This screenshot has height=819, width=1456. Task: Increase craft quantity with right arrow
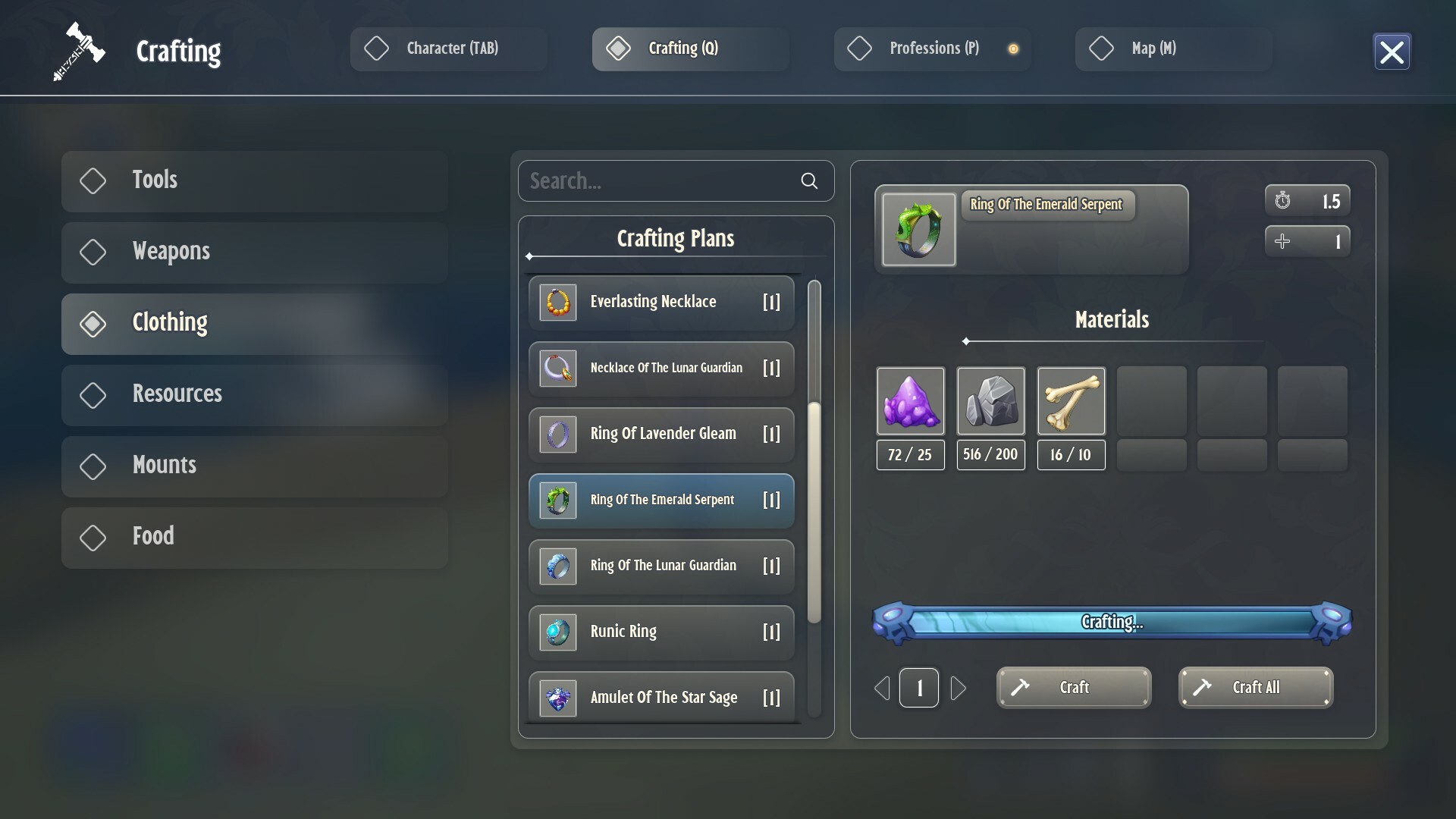(x=959, y=689)
